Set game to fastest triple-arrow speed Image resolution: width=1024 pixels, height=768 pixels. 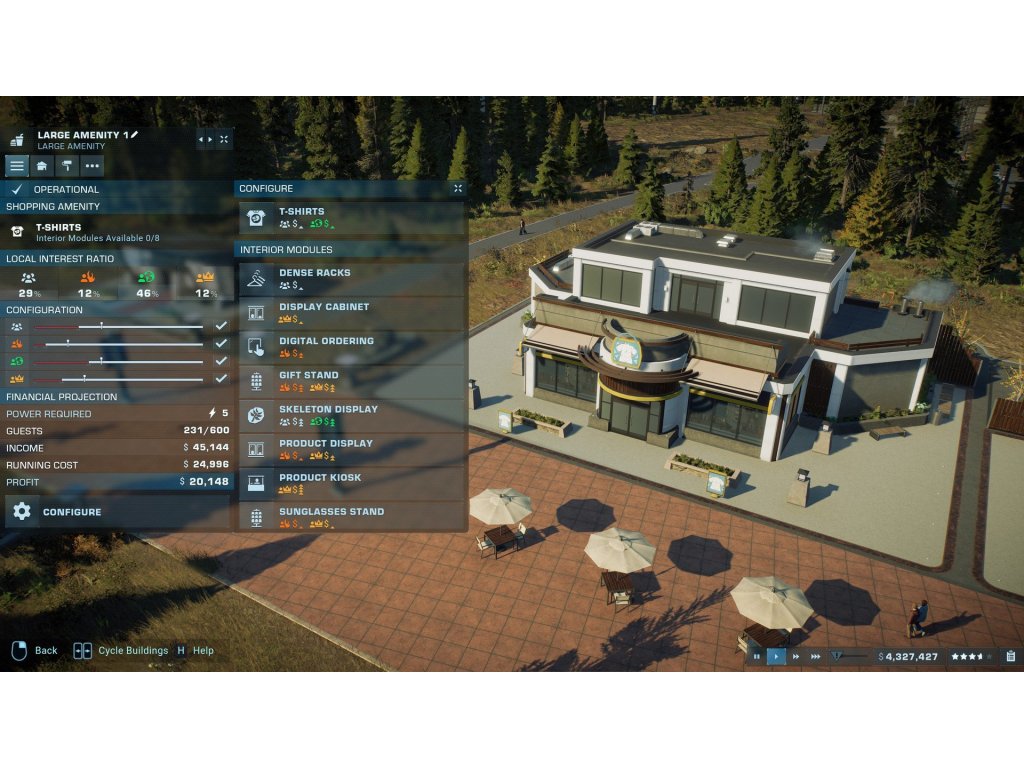(x=816, y=656)
